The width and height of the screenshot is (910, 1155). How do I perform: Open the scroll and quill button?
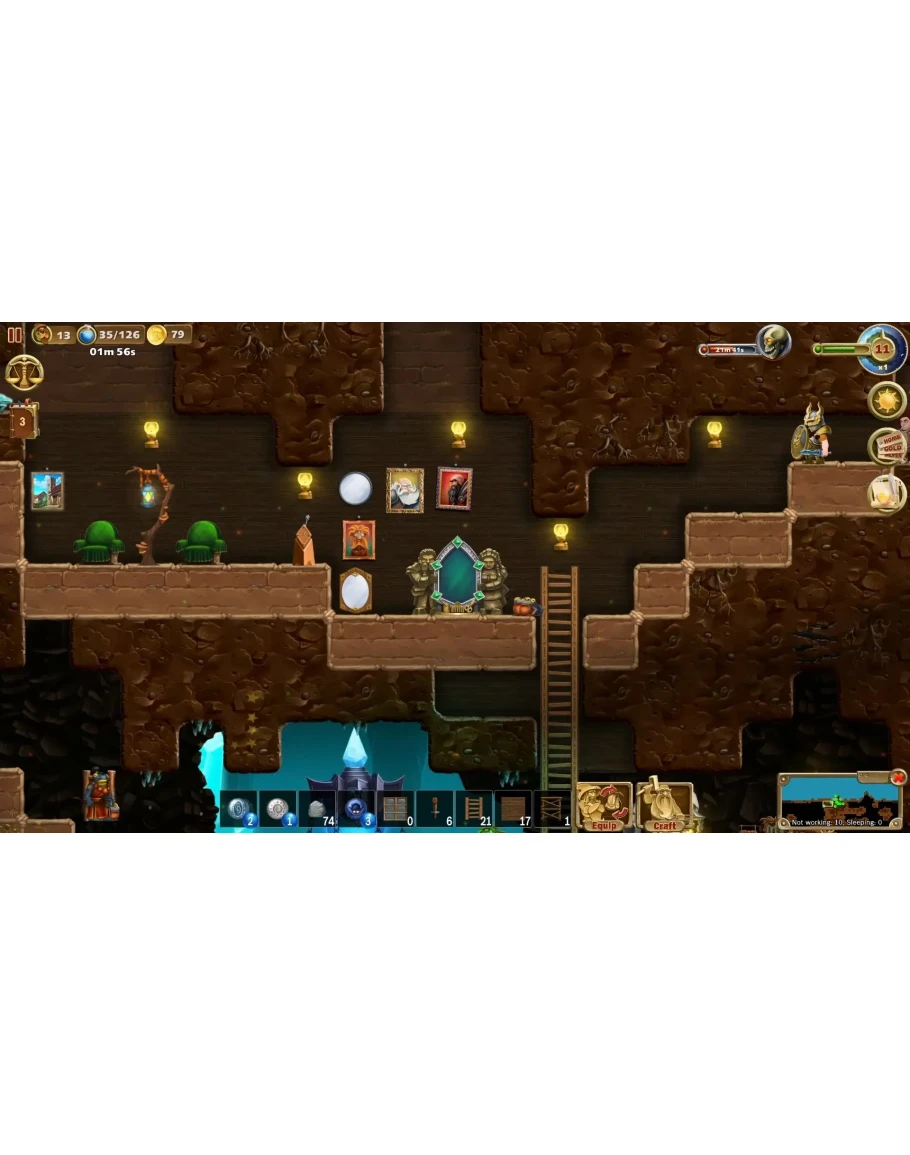[886, 491]
